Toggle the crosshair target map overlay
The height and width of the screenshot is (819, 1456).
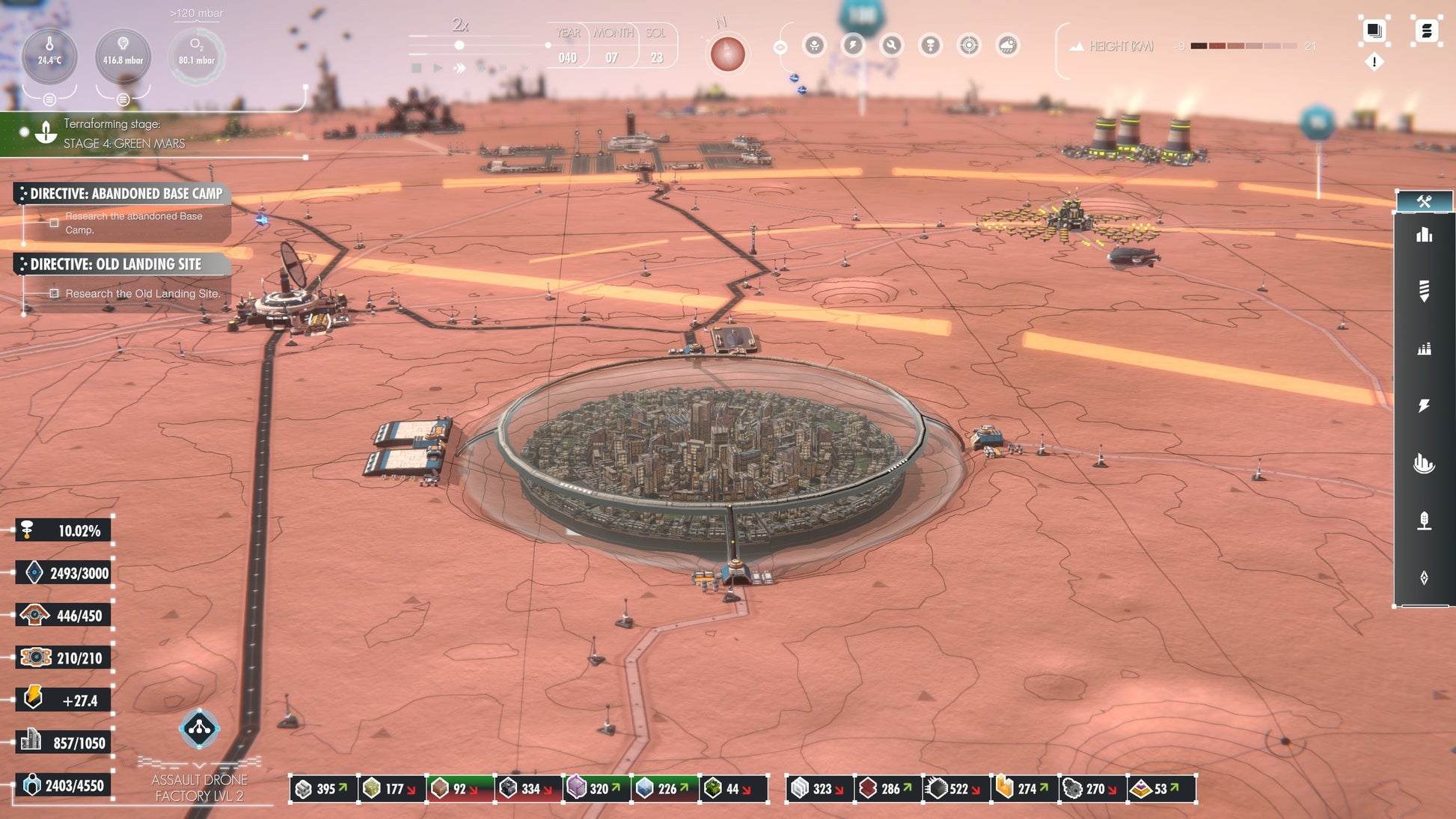coord(969,46)
